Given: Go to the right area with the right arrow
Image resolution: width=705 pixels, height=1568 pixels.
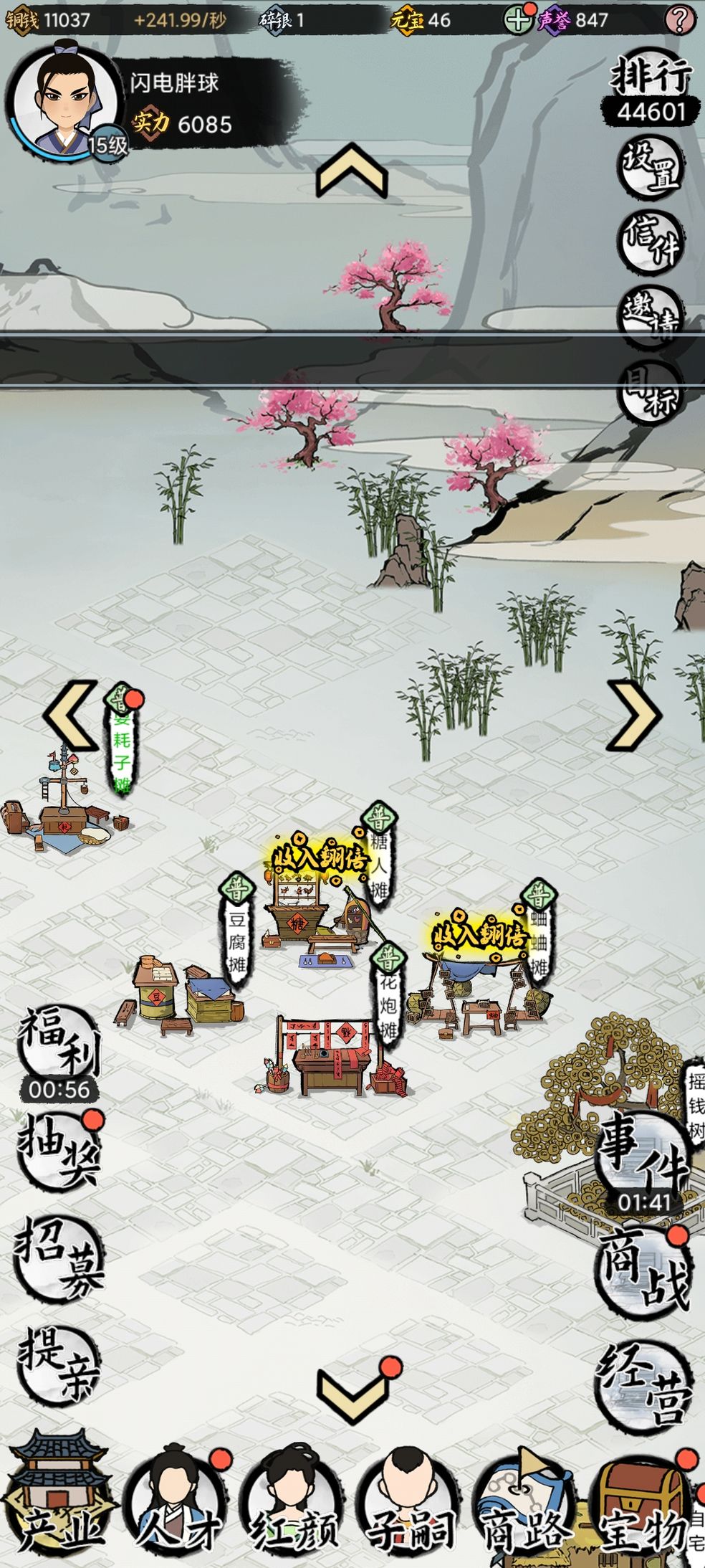Looking at the screenshot, I should (x=633, y=716).
